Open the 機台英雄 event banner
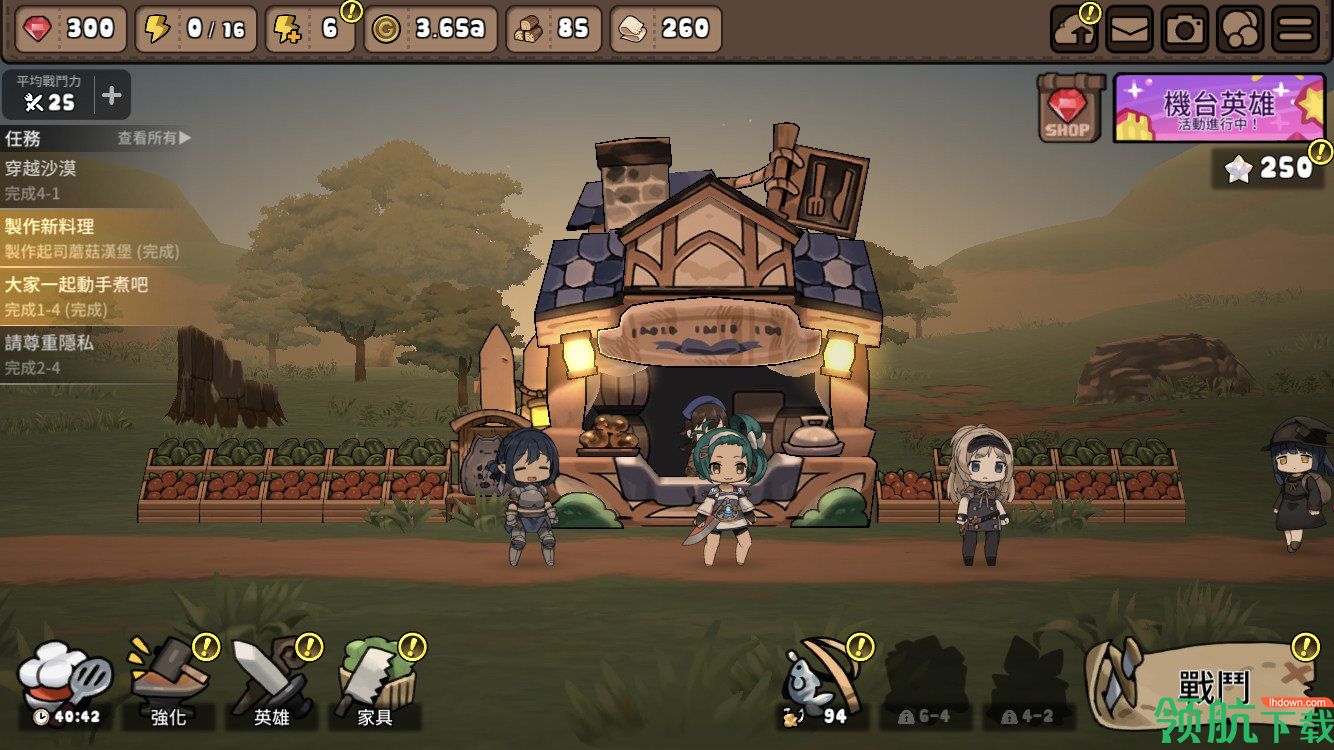This screenshot has width=1334, height=750. (x=1219, y=107)
